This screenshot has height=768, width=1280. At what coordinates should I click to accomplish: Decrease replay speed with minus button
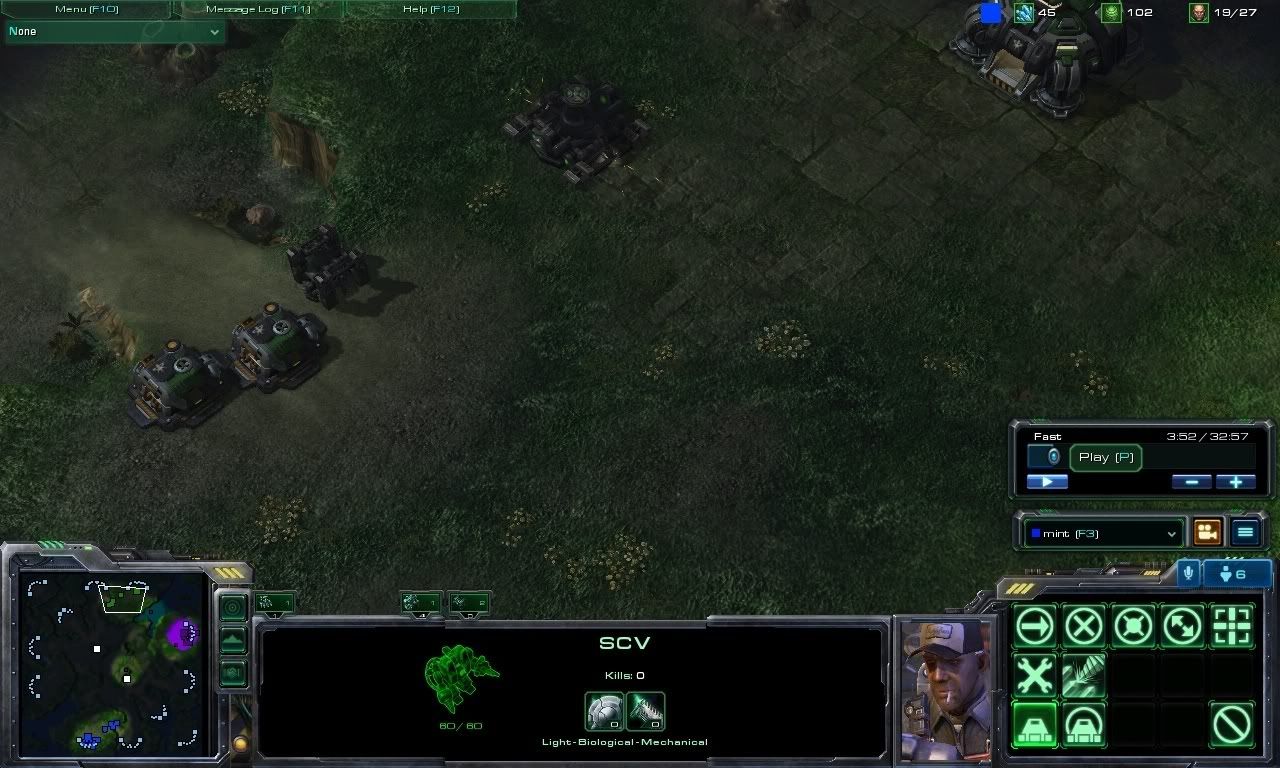point(1191,482)
